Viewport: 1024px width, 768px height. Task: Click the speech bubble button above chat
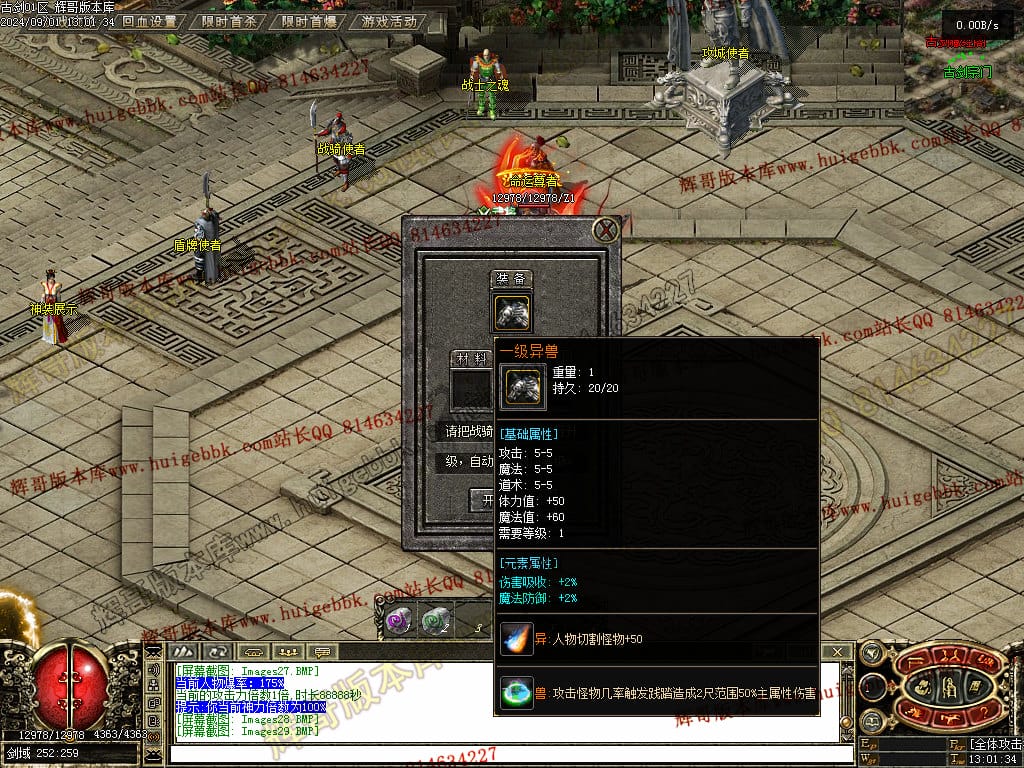click(x=320, y=652)
